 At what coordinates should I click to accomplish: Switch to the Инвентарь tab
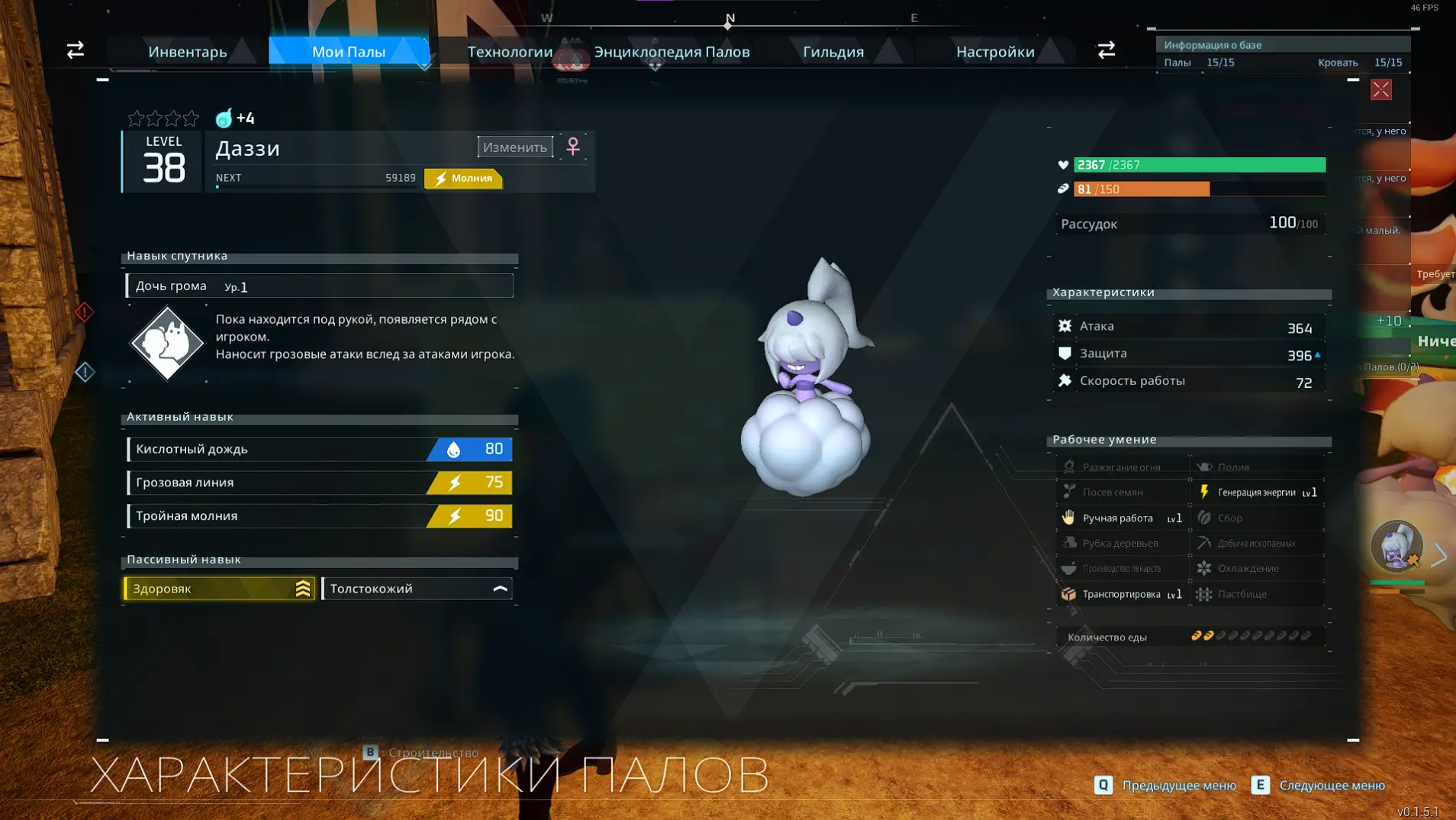(x=188, y=52)
